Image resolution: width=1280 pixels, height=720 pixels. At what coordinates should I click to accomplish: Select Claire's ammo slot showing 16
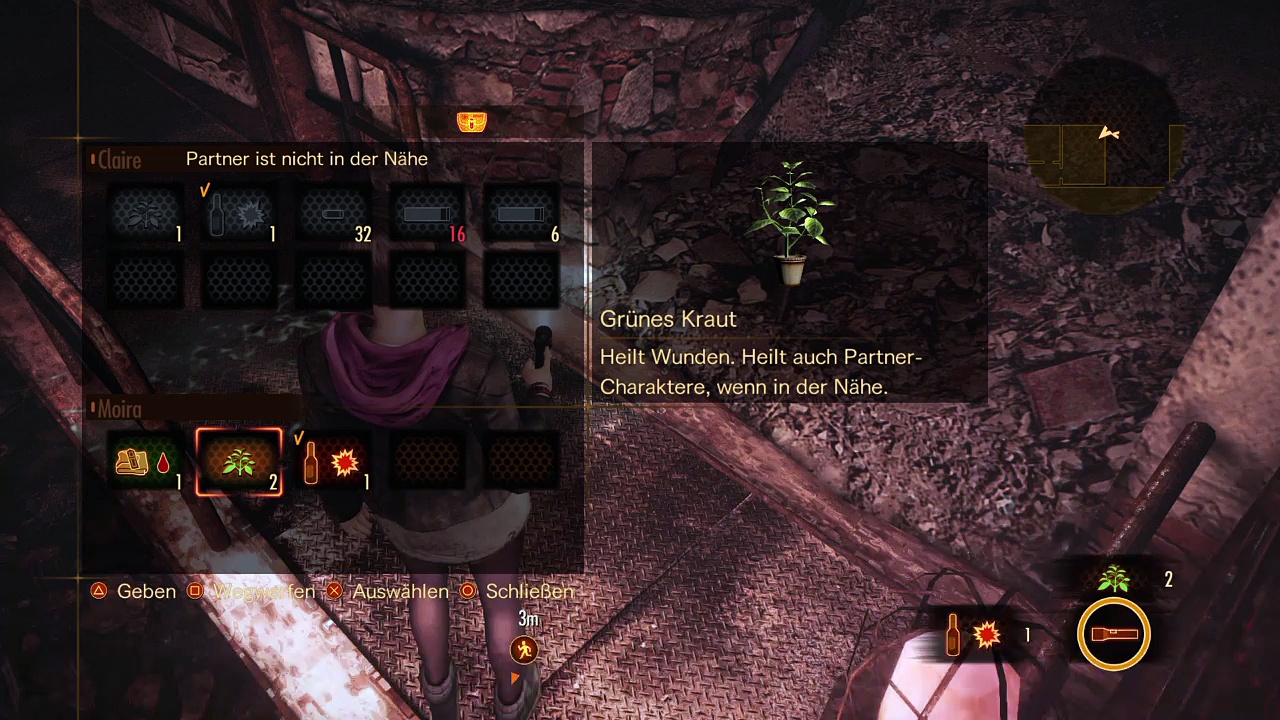428,214
